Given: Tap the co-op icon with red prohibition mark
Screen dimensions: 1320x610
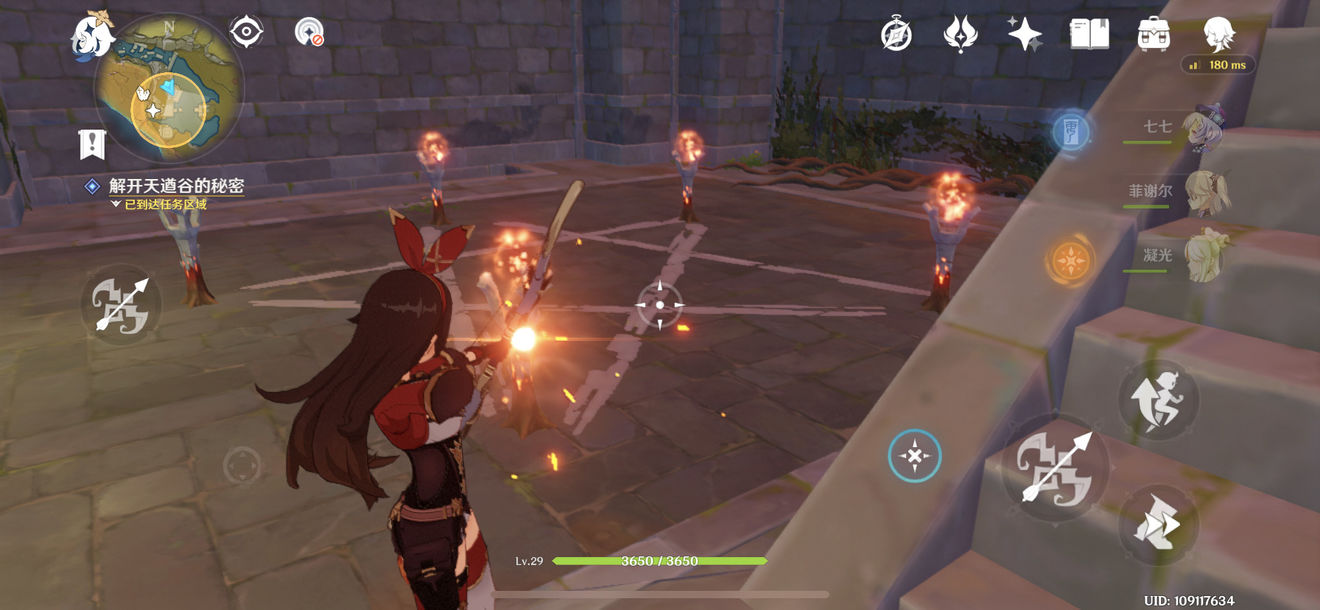Looking at the screenshot, I should pyautogui.click(x=309, y=32).
